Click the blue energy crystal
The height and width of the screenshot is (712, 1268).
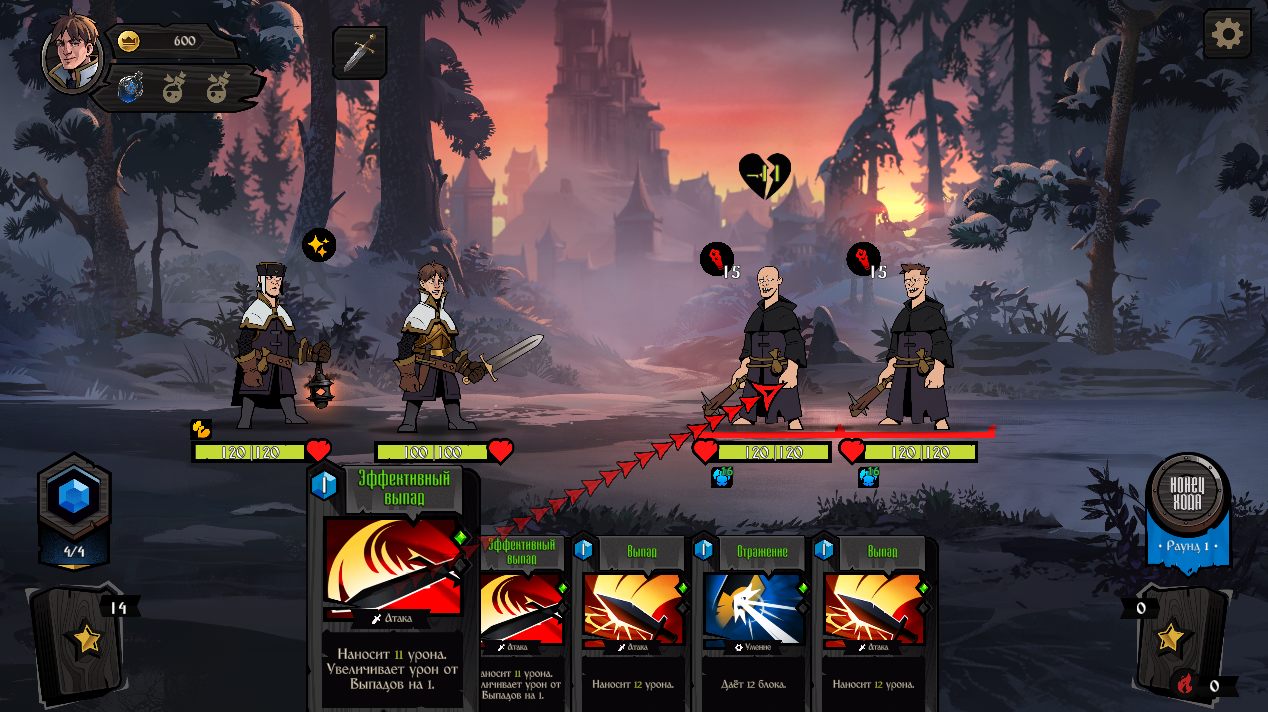[74, 496]
